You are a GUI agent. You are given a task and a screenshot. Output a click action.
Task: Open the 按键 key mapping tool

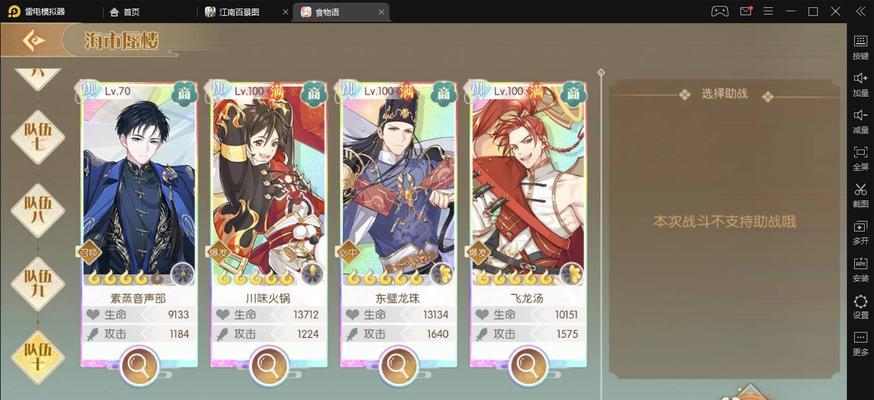pos(860,46)
